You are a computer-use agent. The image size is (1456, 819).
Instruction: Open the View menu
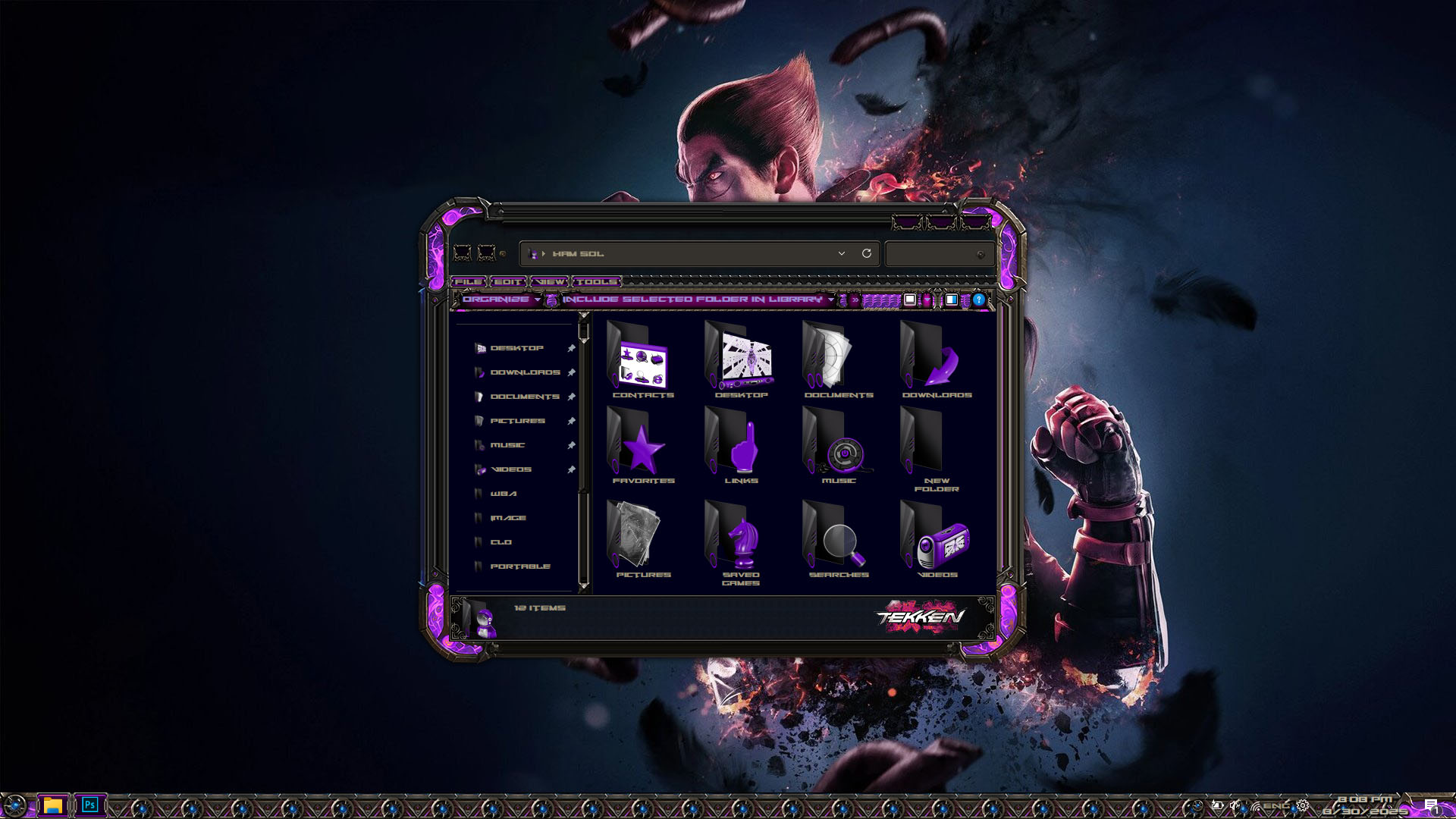click(x=550, y=282)
